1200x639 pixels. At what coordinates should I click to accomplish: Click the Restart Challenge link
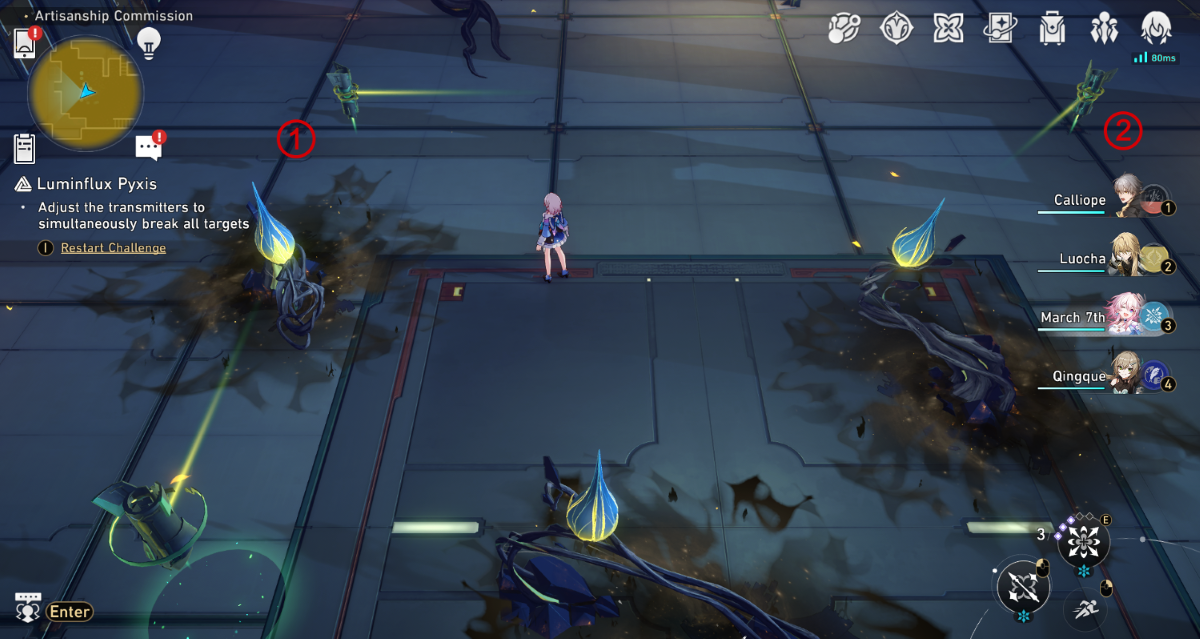click(113, 248)
